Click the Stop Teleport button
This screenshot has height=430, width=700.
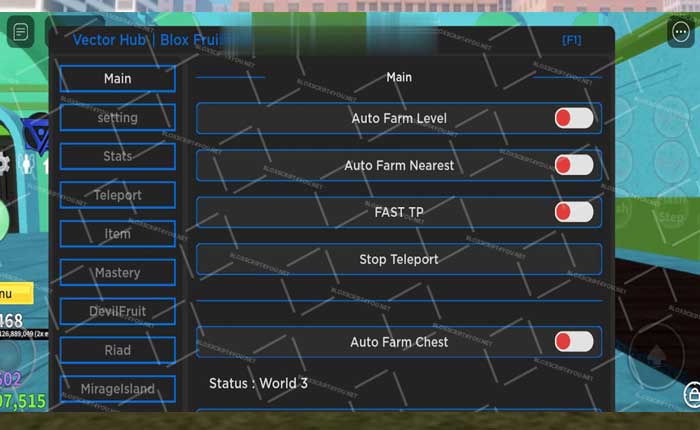click(x=398, y=260)
